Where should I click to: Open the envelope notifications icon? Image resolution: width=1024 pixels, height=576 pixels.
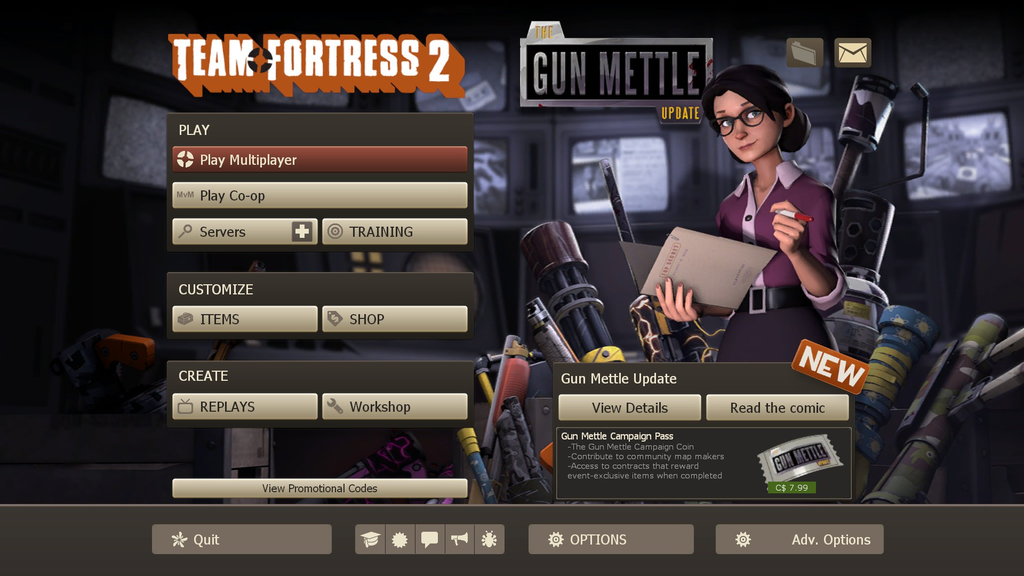[853, 53]
